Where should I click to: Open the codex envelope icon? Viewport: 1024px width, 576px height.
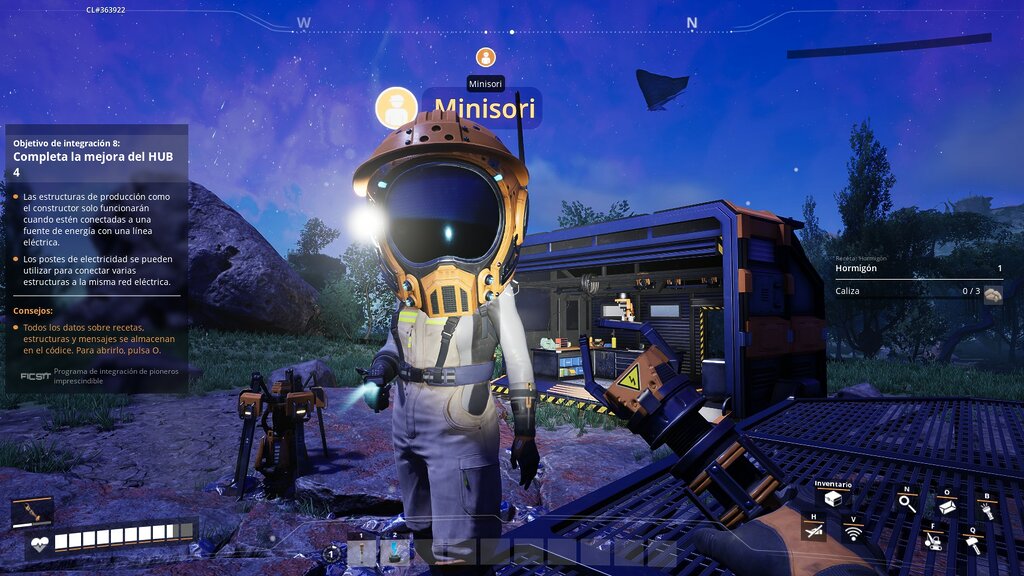point(946,507)
